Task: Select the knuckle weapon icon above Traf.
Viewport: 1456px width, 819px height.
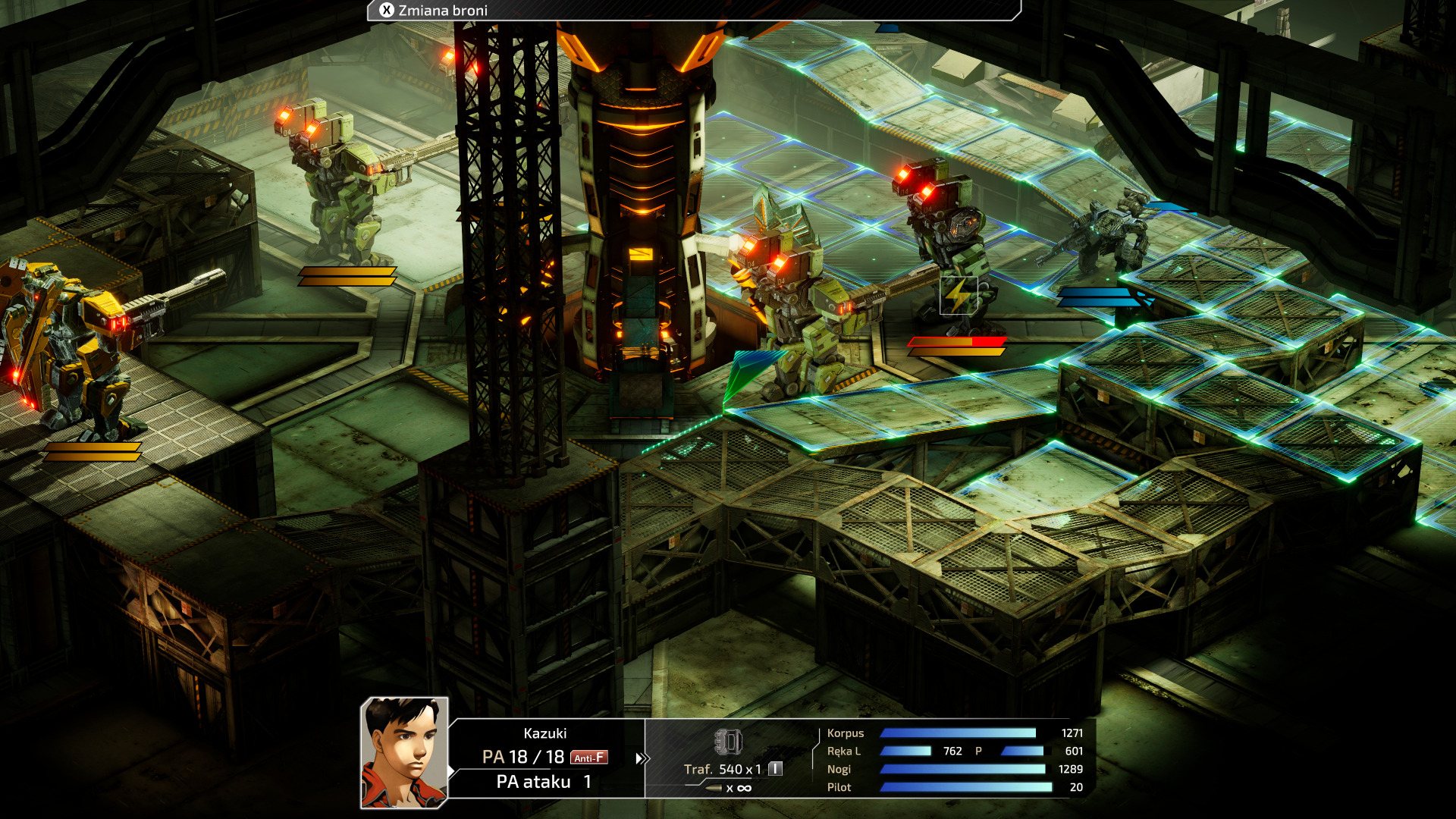Action: pyautogui.click(x=728, y=741)
